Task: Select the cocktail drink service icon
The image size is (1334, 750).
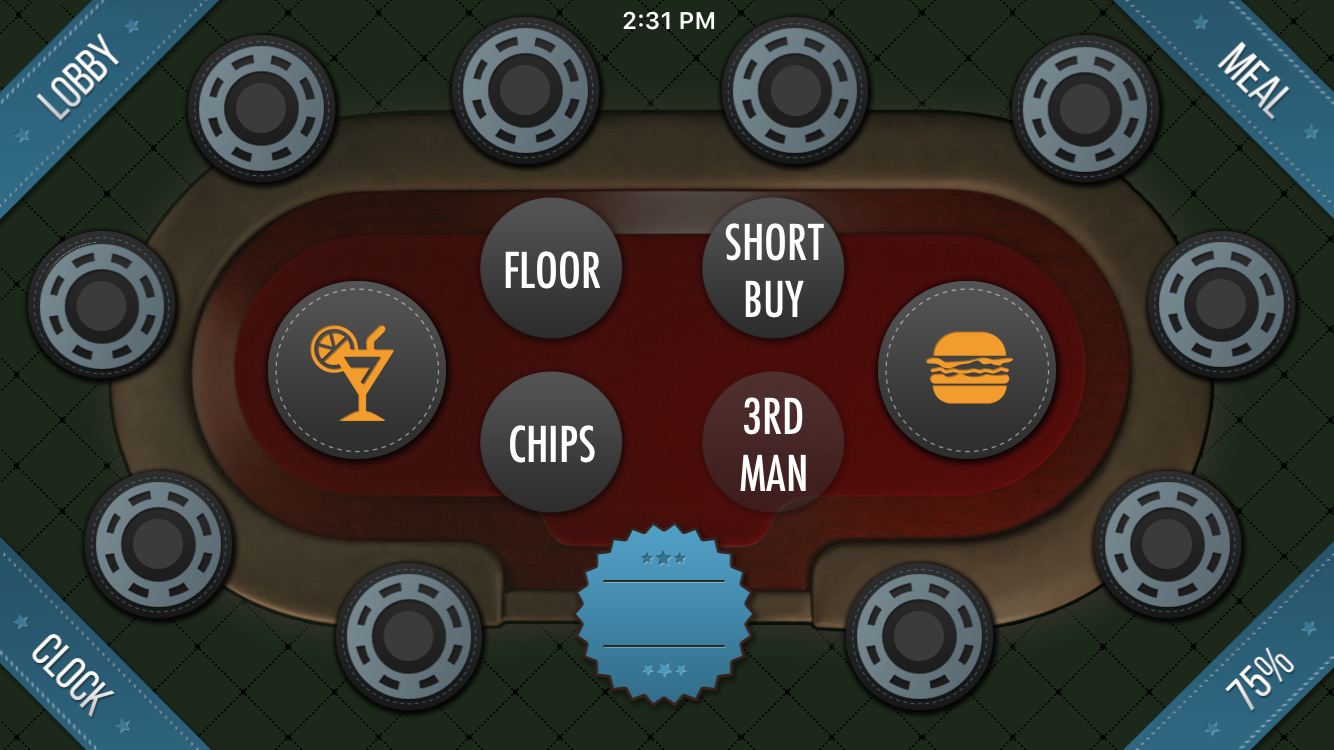Action: click(x=357, y=370)
